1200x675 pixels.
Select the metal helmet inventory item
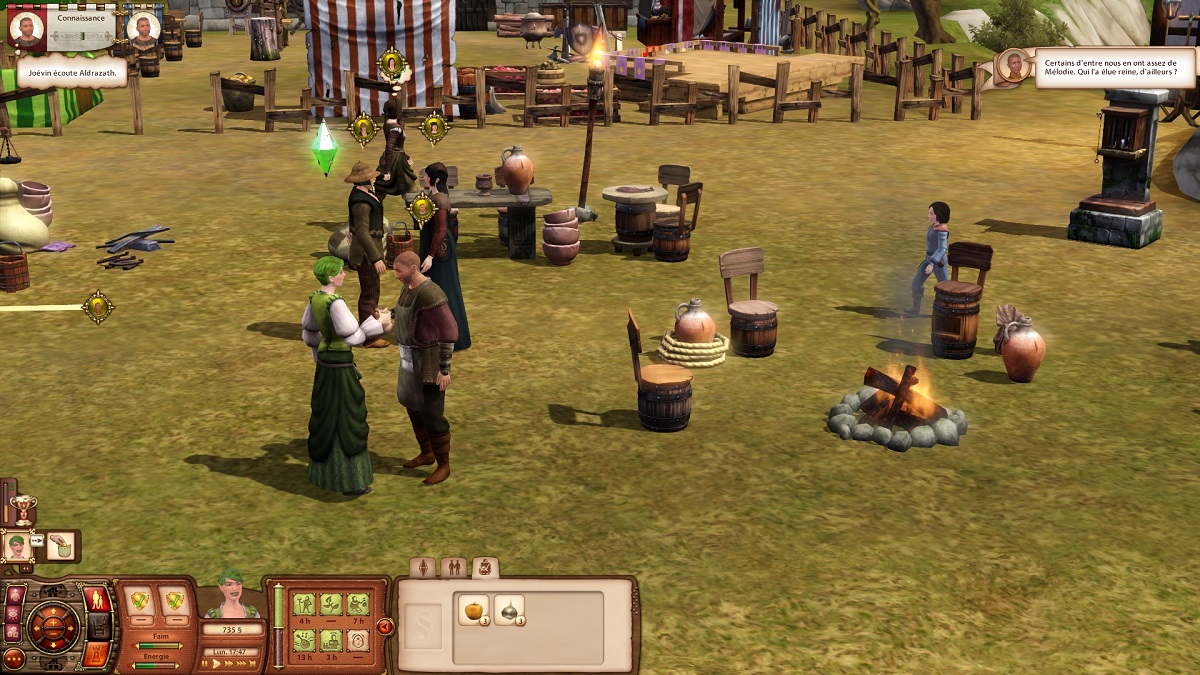[x=508, y=609]
